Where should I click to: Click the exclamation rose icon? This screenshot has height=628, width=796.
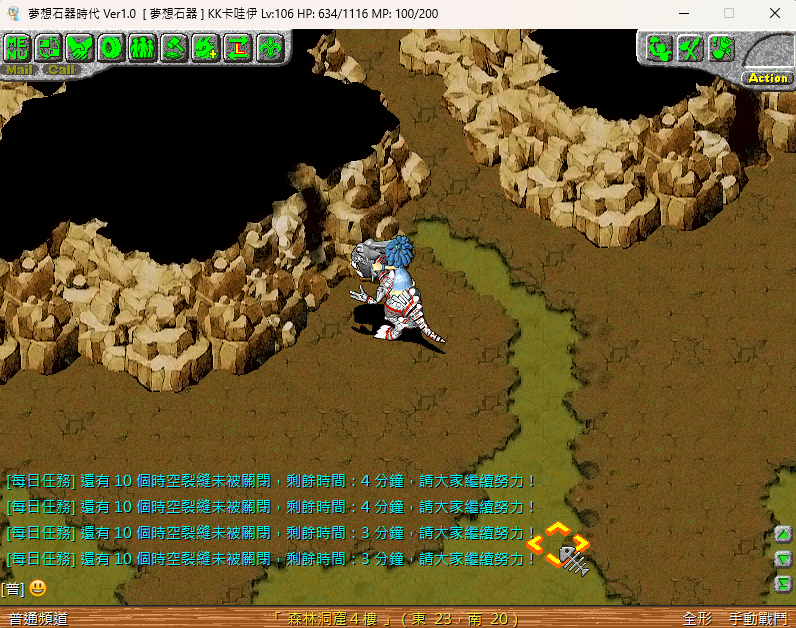(720, 47)
